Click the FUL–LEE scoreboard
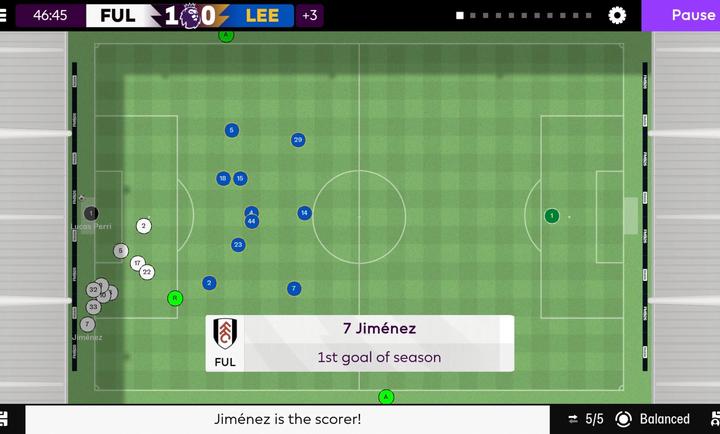Screen dimensions: 720x434 coord(190,16)
